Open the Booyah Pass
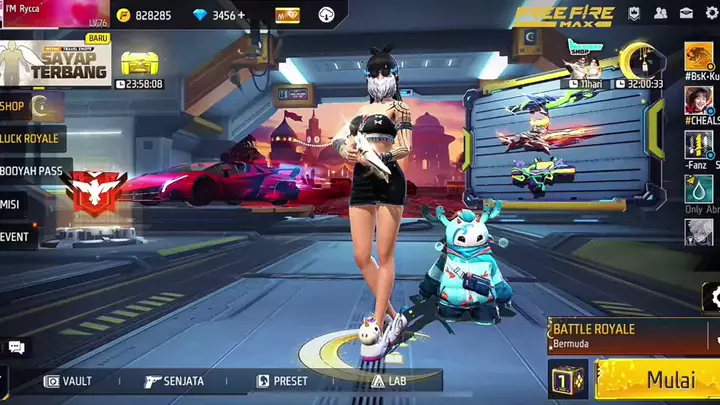The image size is (720, 405). (31, 171)
